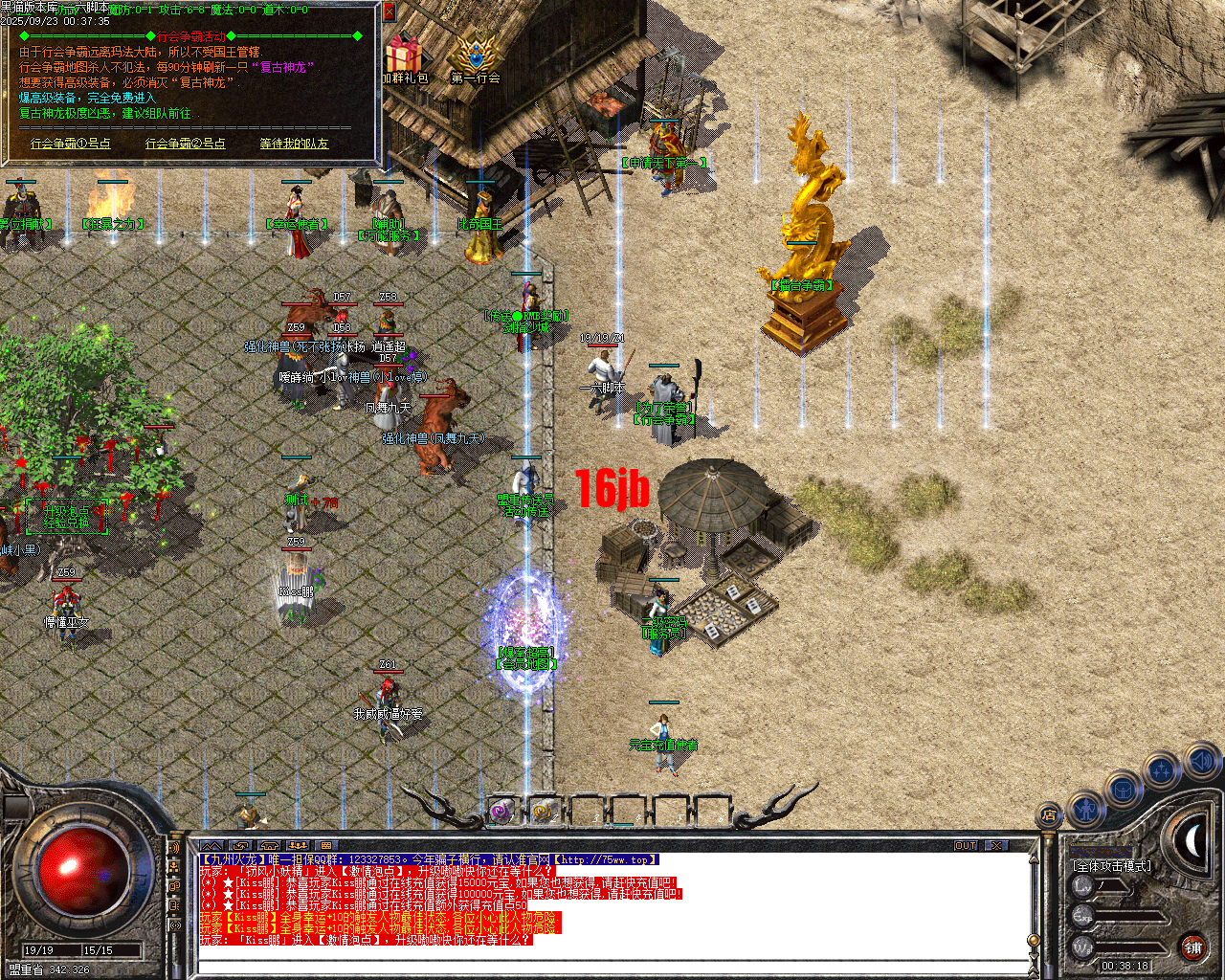Open the character info circular icon
This screenshot has height=980, width=1225.
(x=1085, y=812)
